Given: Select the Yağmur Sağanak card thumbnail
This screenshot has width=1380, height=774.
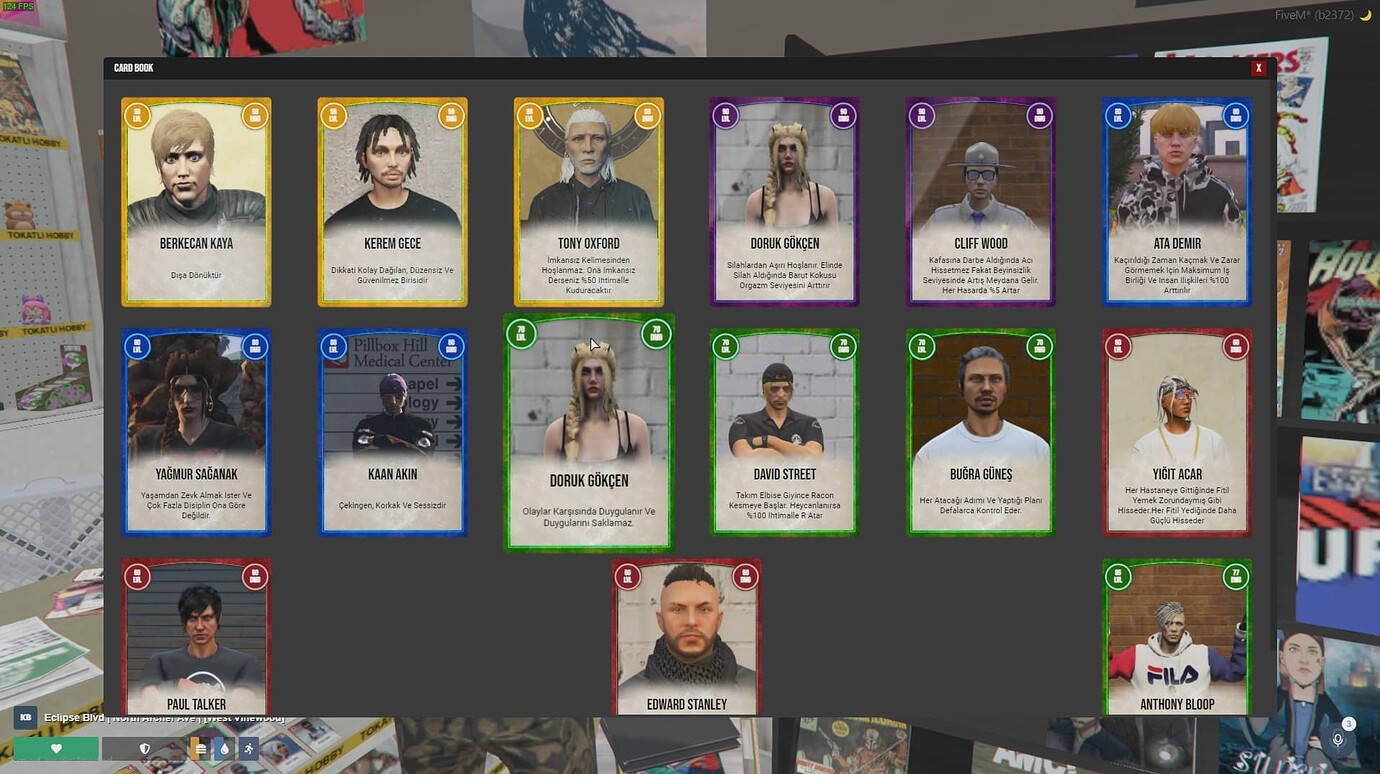Looking at the screenshot, I should point(196,432).
